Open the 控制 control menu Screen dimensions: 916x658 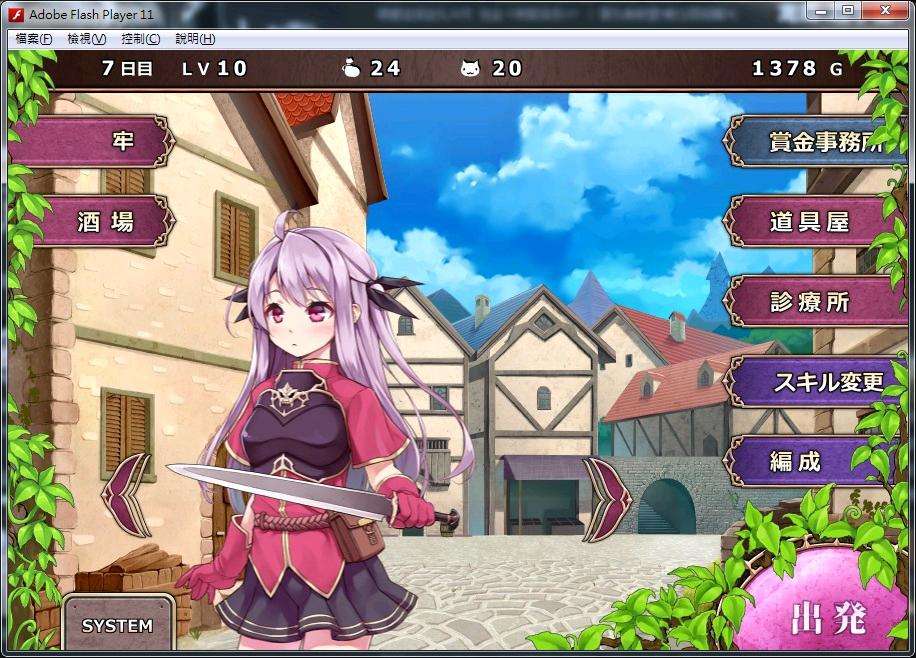coord(140,39)
